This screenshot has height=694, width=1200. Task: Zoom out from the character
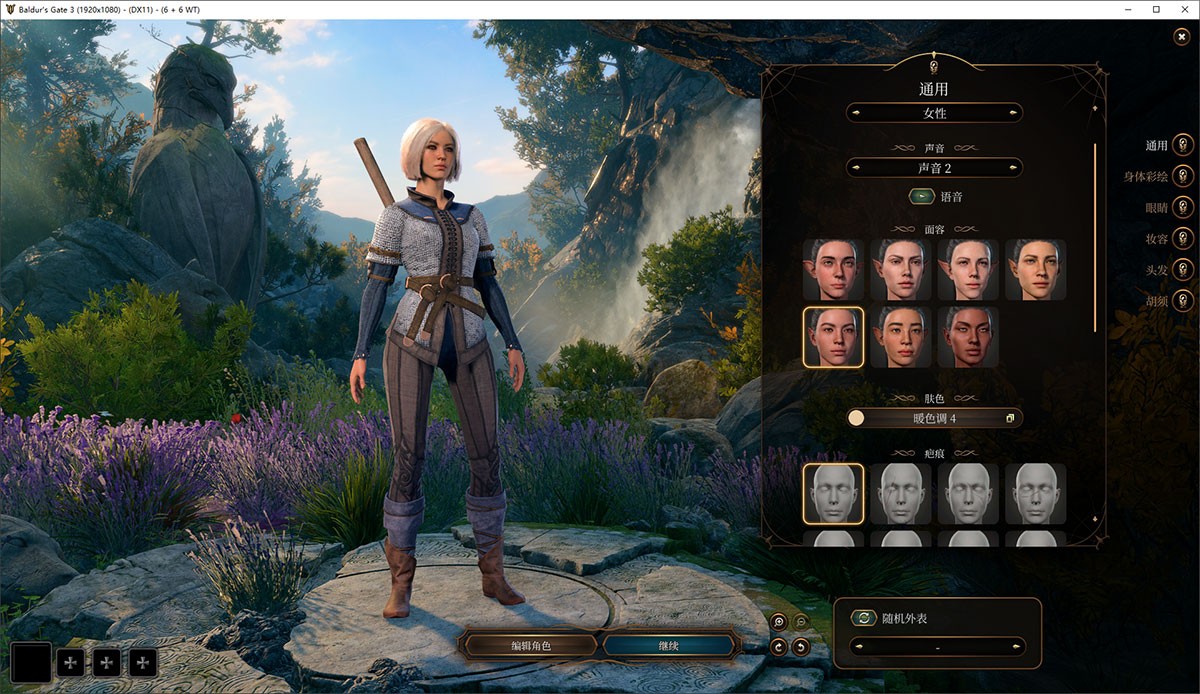click(x=800, y=622)
